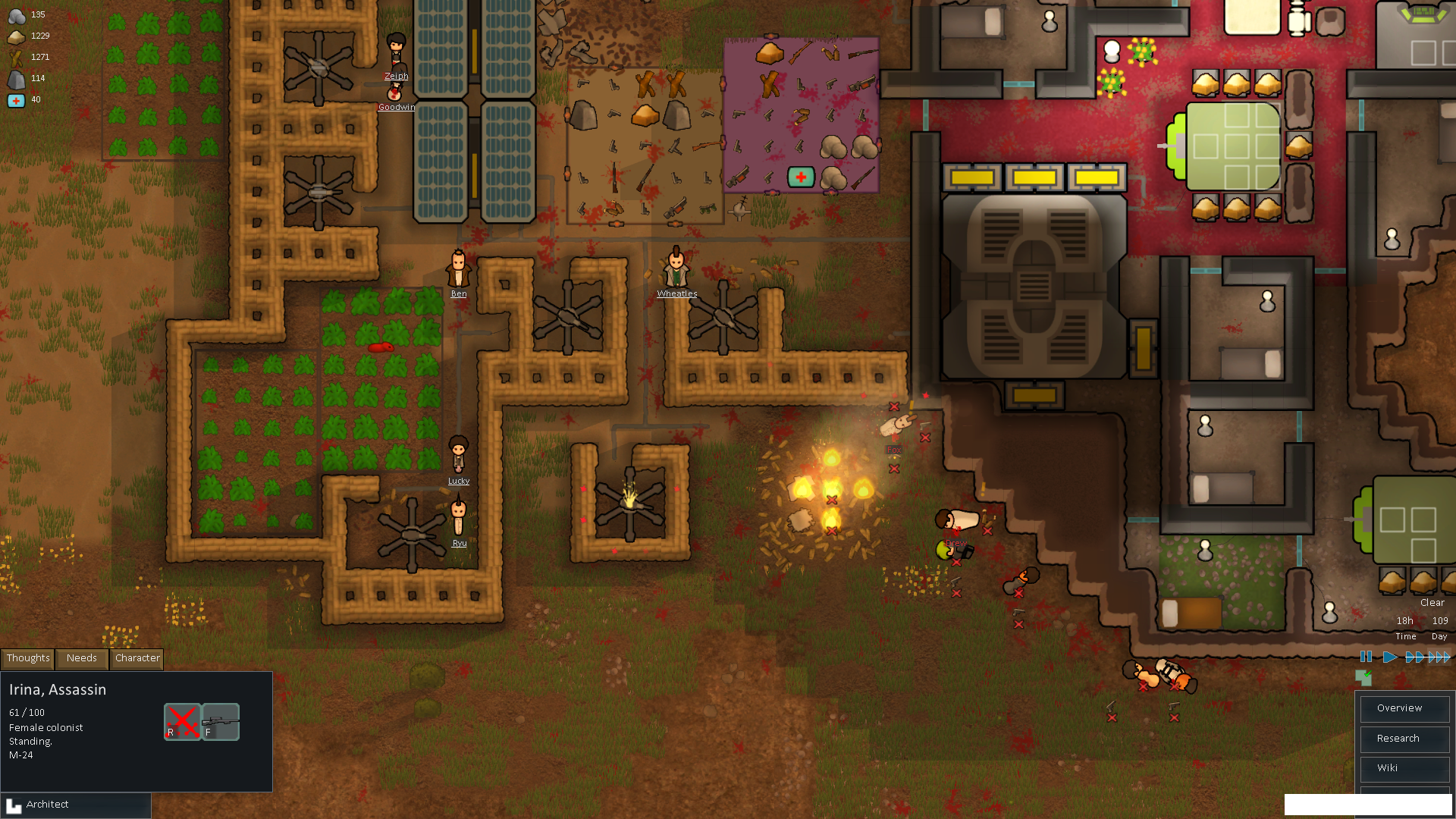1456x819 pixels.
Task: Click the medicine resource icon
Action: (17, 99)
